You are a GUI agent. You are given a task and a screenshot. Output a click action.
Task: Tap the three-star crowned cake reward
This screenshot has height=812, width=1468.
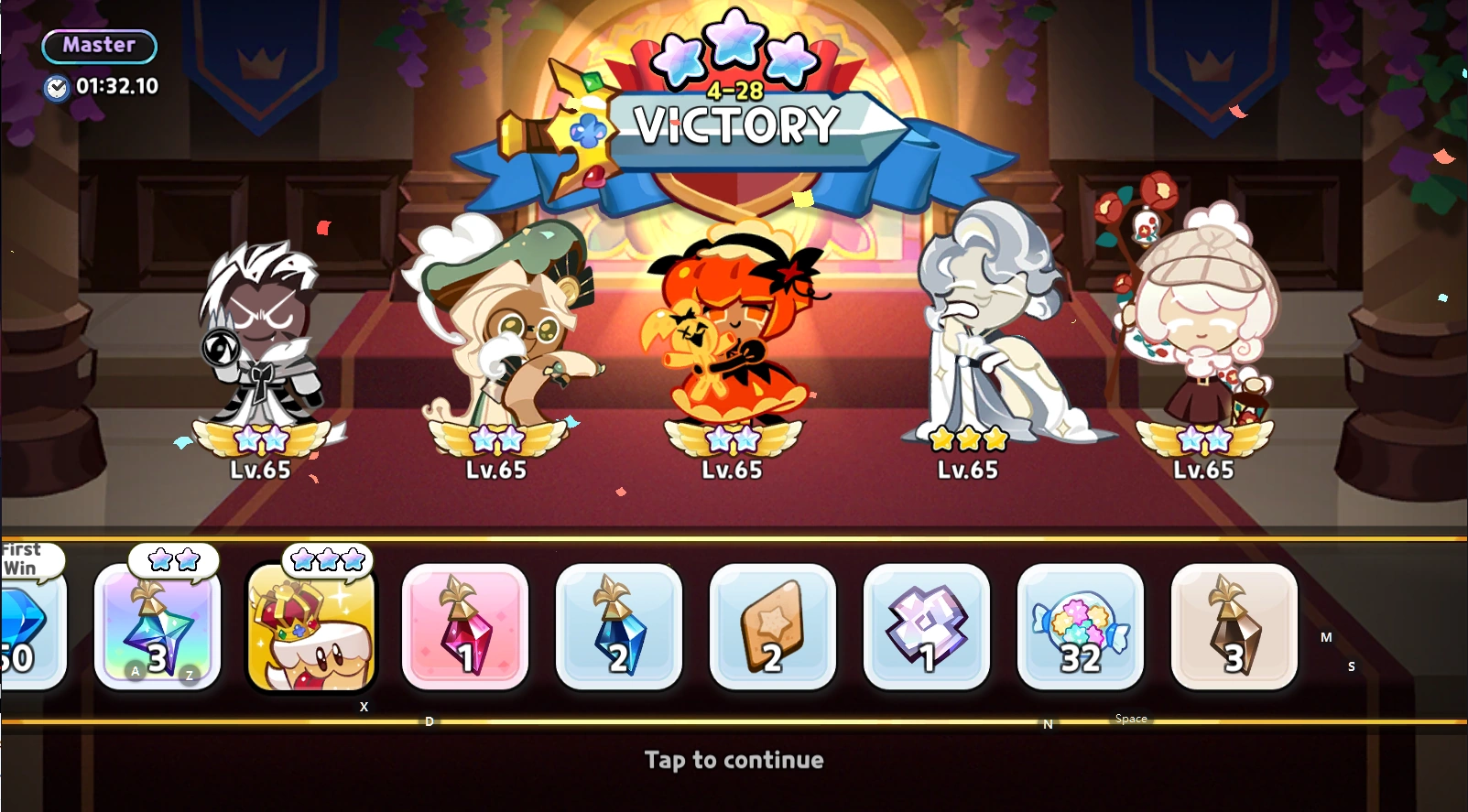311,629
